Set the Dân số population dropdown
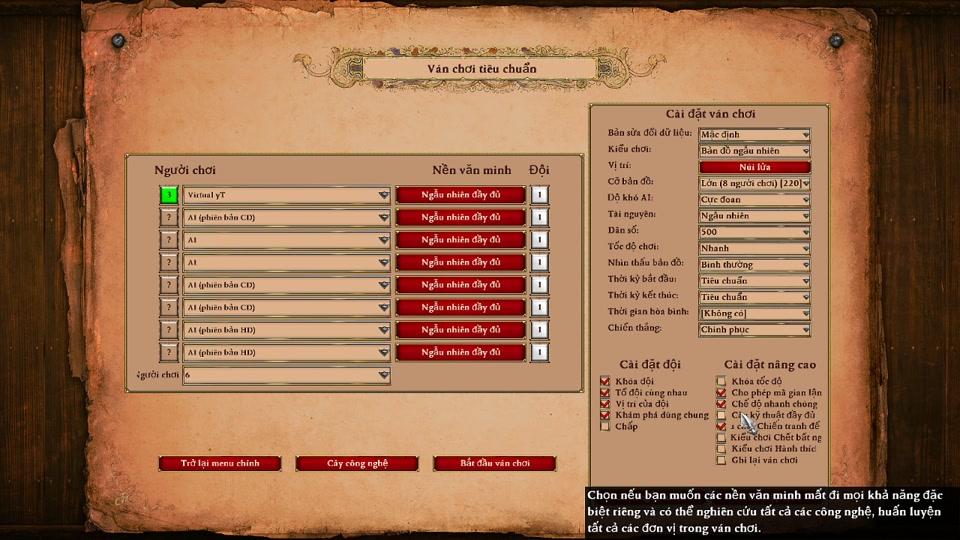The width and height of the screenshot is (960, 540). [x=754, y=232]
